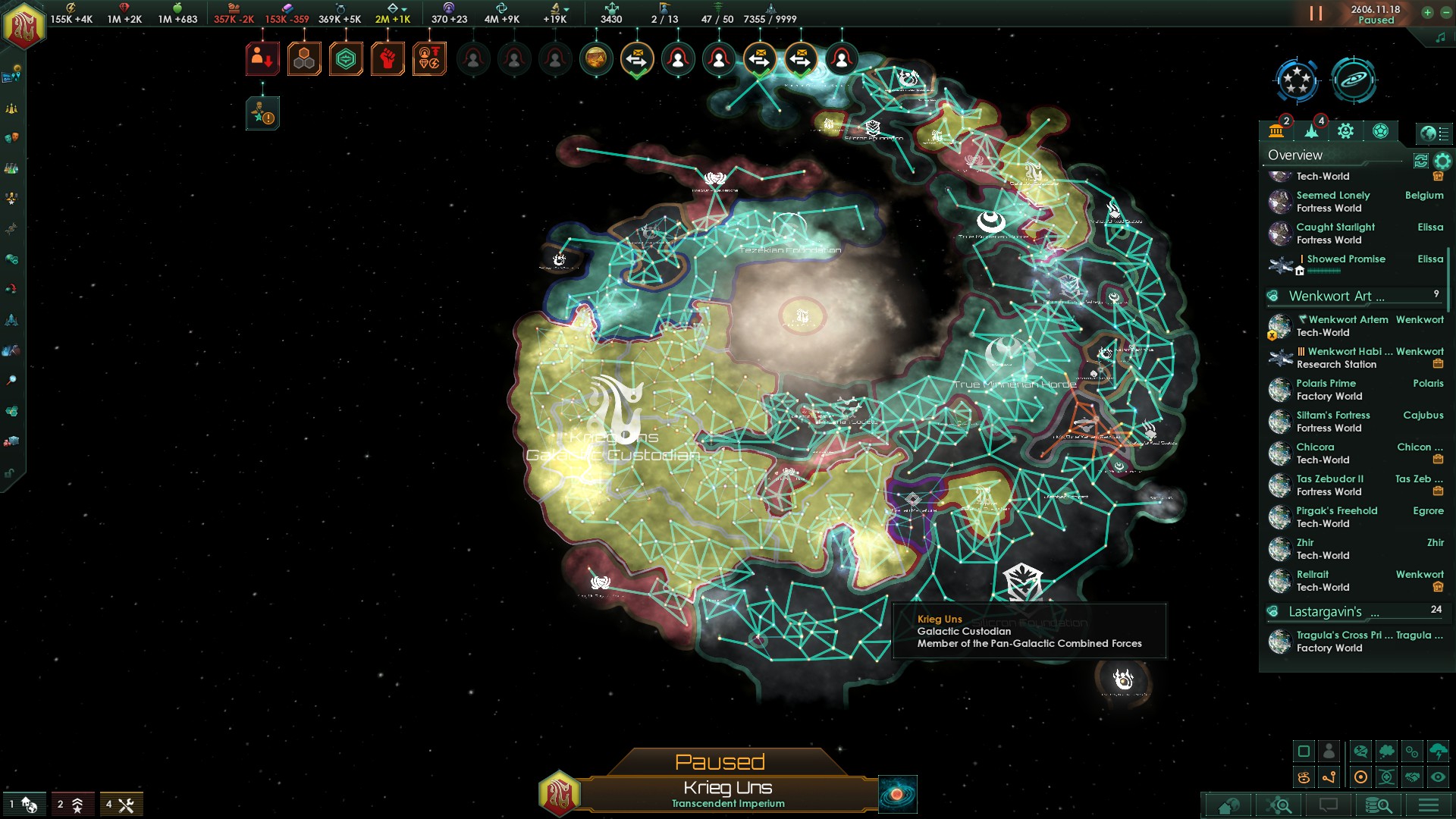Open the Galactic Community stars icon
This screenshot has height=819, width=1456.
pyautogui.click(x=1297, y=80)
